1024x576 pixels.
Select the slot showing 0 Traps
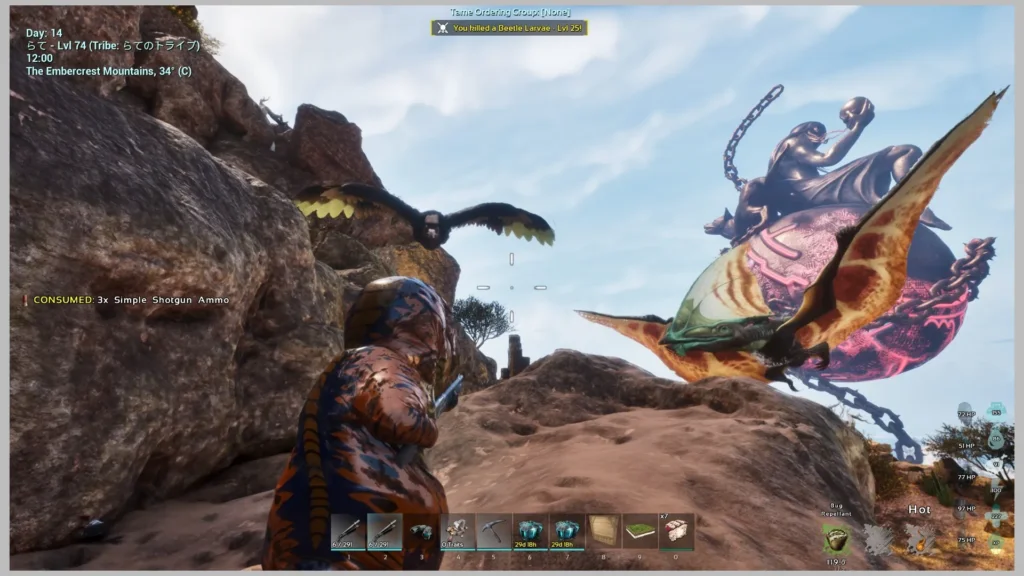pos(457,532)
